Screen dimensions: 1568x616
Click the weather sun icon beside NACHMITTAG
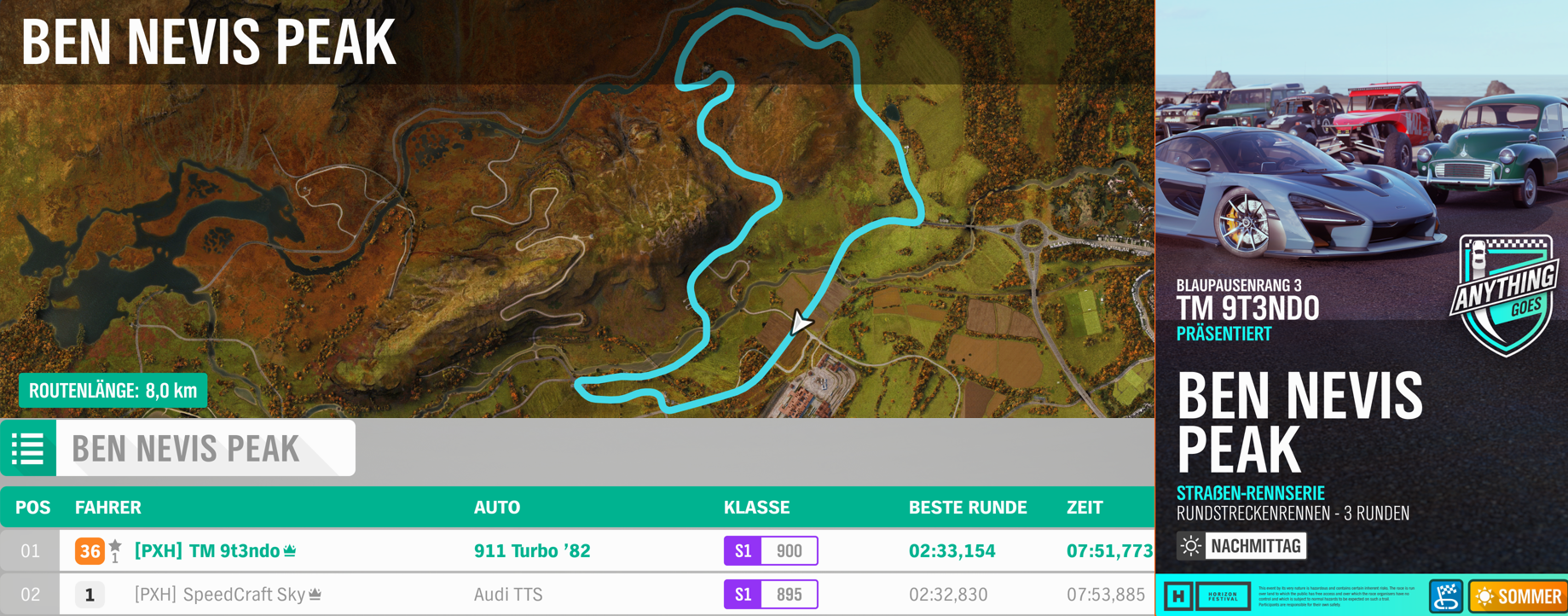point(1192,544)
